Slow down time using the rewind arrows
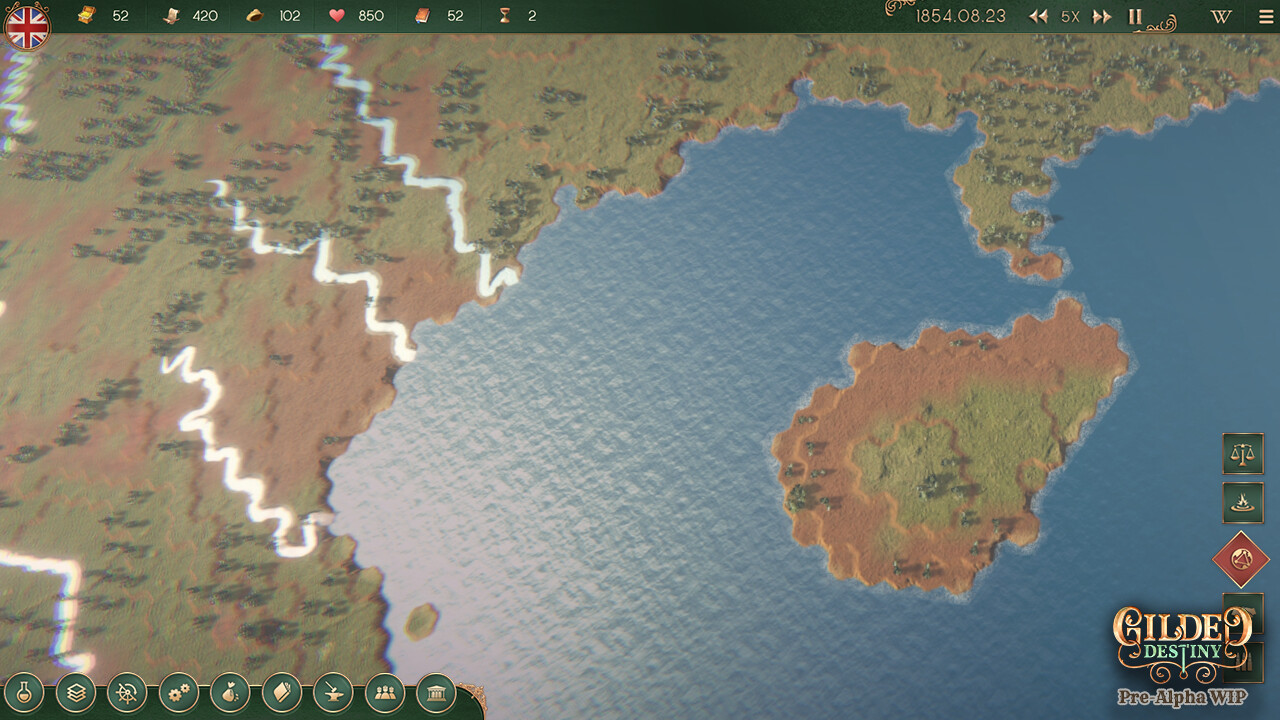Viewport: 1280px width, 720px height. point(1040,16)
